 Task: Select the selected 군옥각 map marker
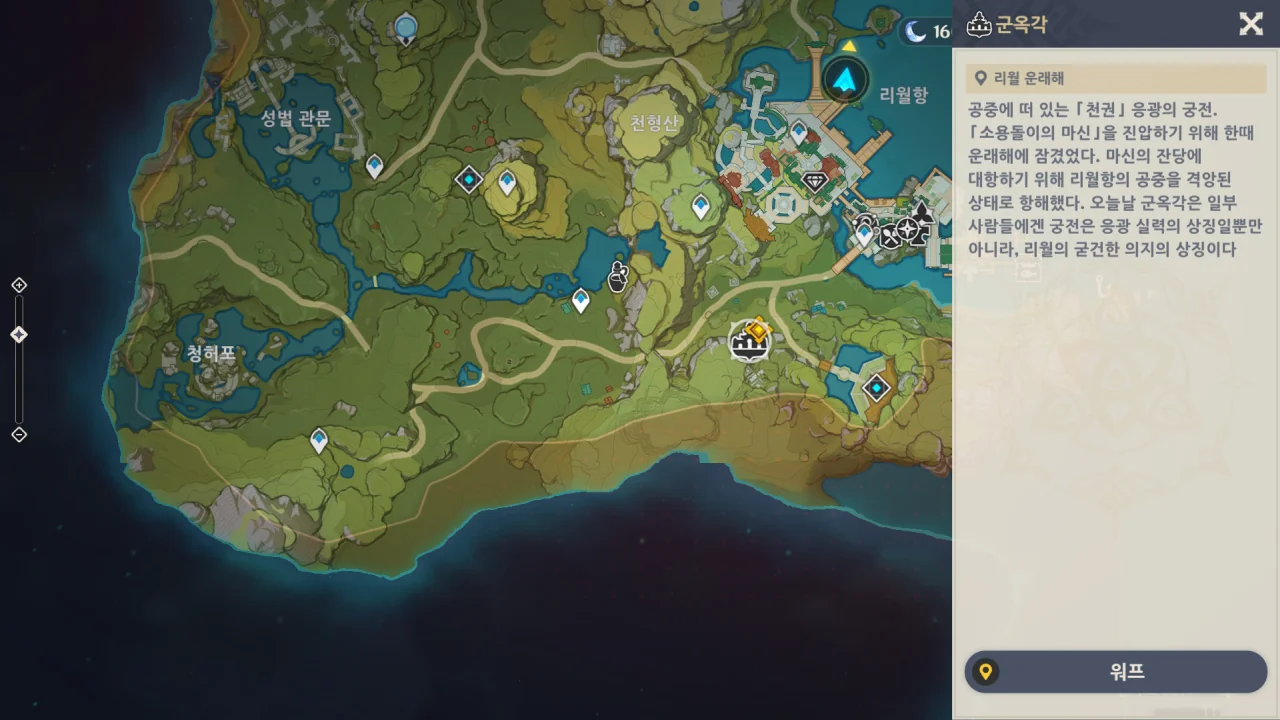click(x=749, y=342)
